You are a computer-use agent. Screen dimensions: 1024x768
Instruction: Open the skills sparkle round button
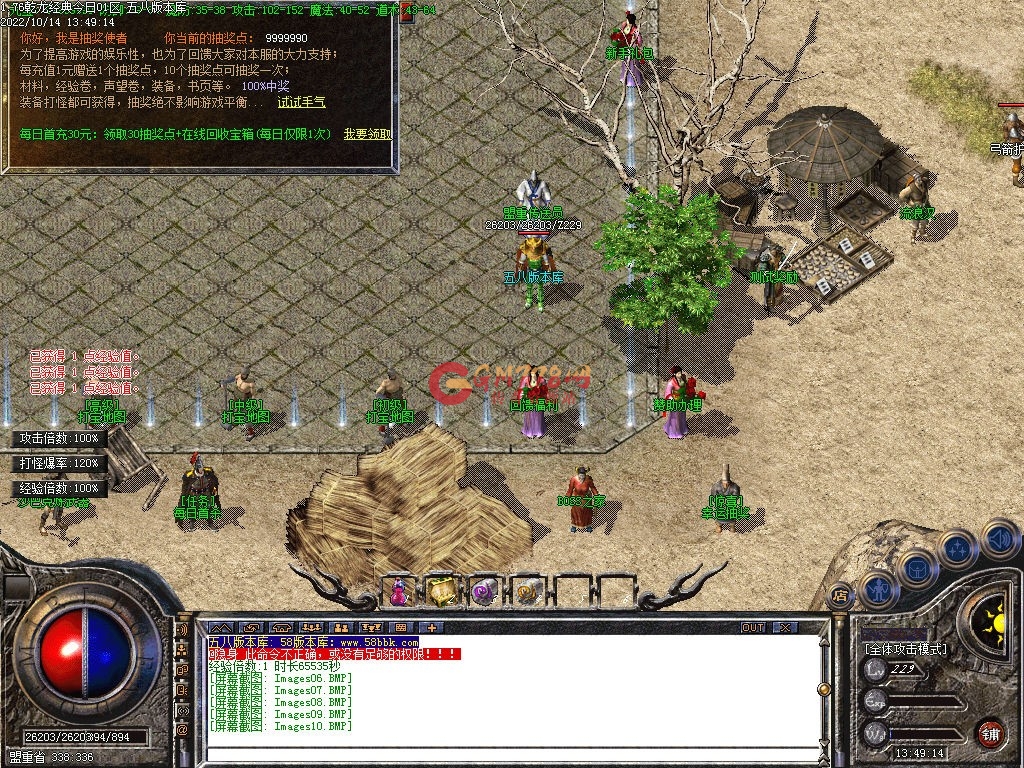(957, 549)
